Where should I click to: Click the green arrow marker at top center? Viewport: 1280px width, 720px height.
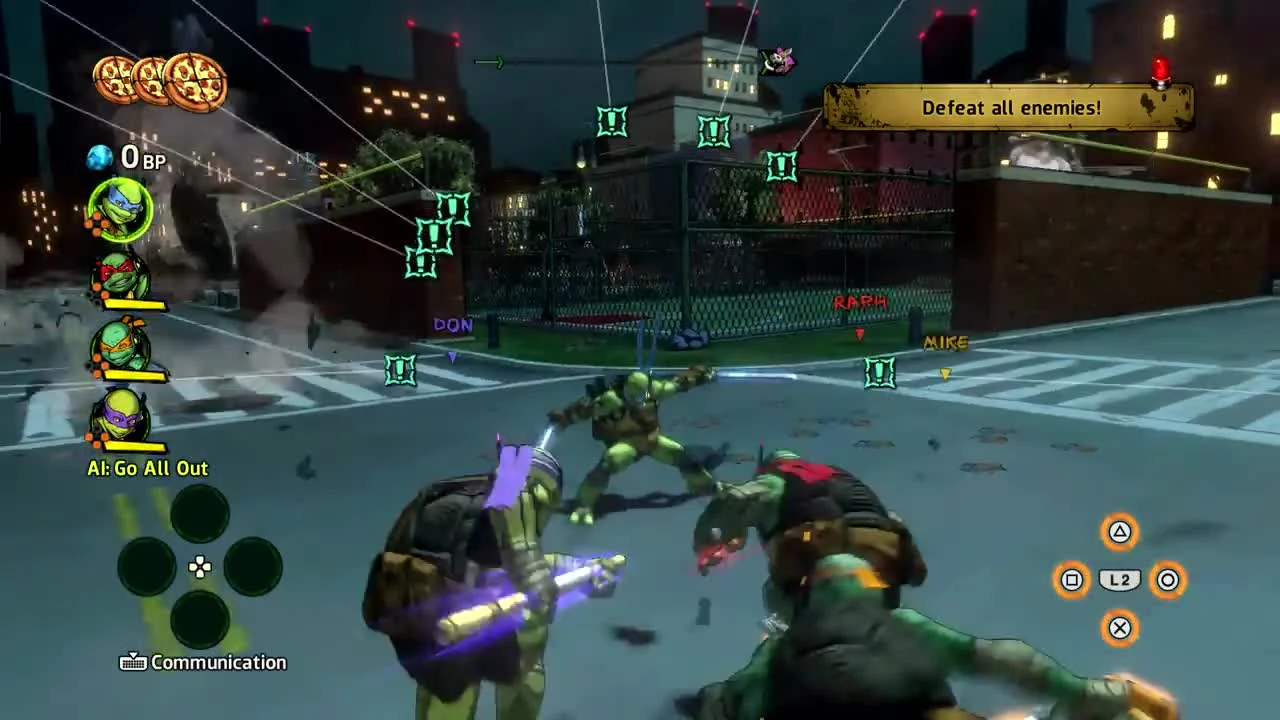point(489,62)
